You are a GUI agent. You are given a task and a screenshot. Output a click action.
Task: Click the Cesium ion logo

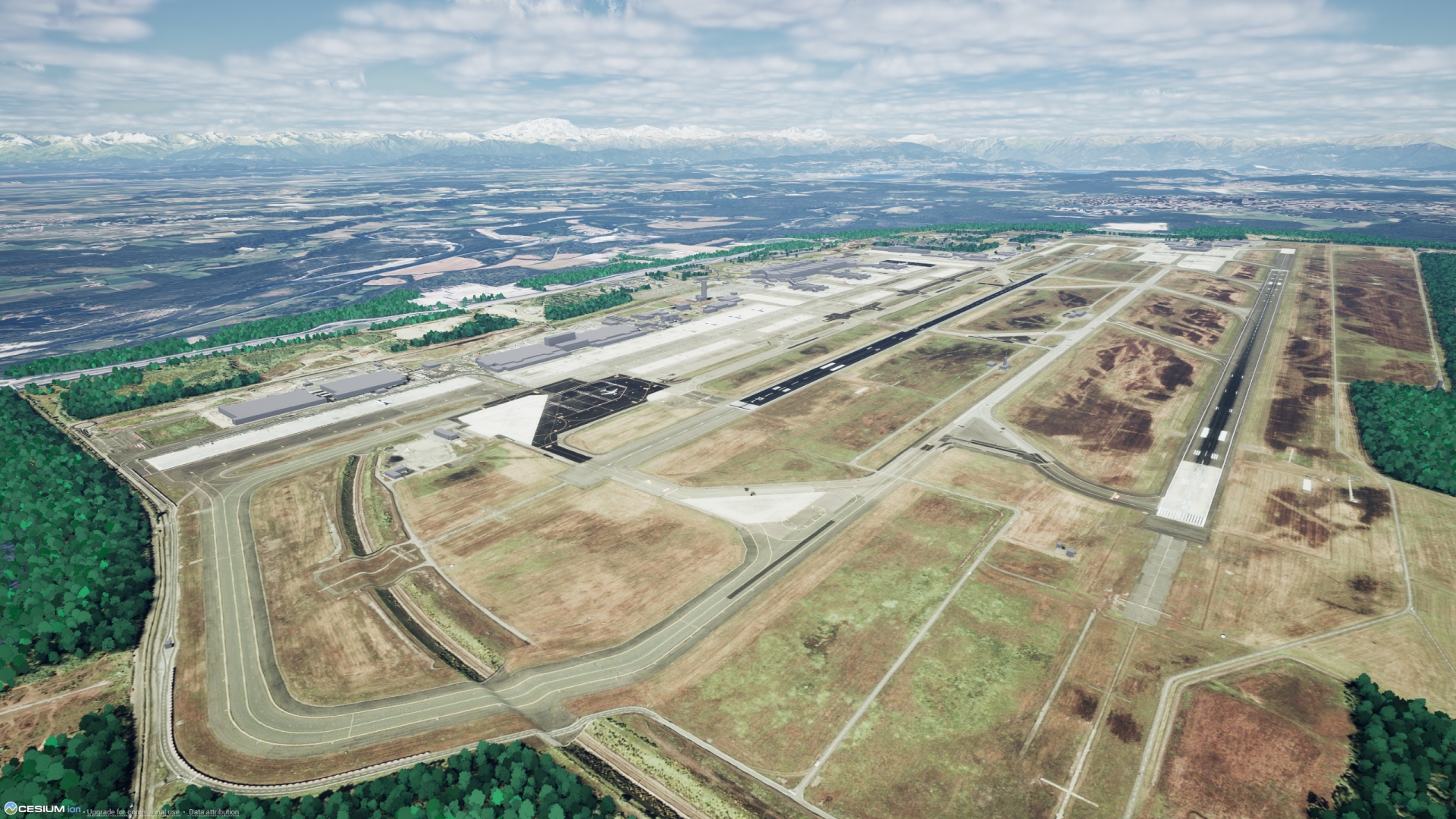(x=42, y=809)
